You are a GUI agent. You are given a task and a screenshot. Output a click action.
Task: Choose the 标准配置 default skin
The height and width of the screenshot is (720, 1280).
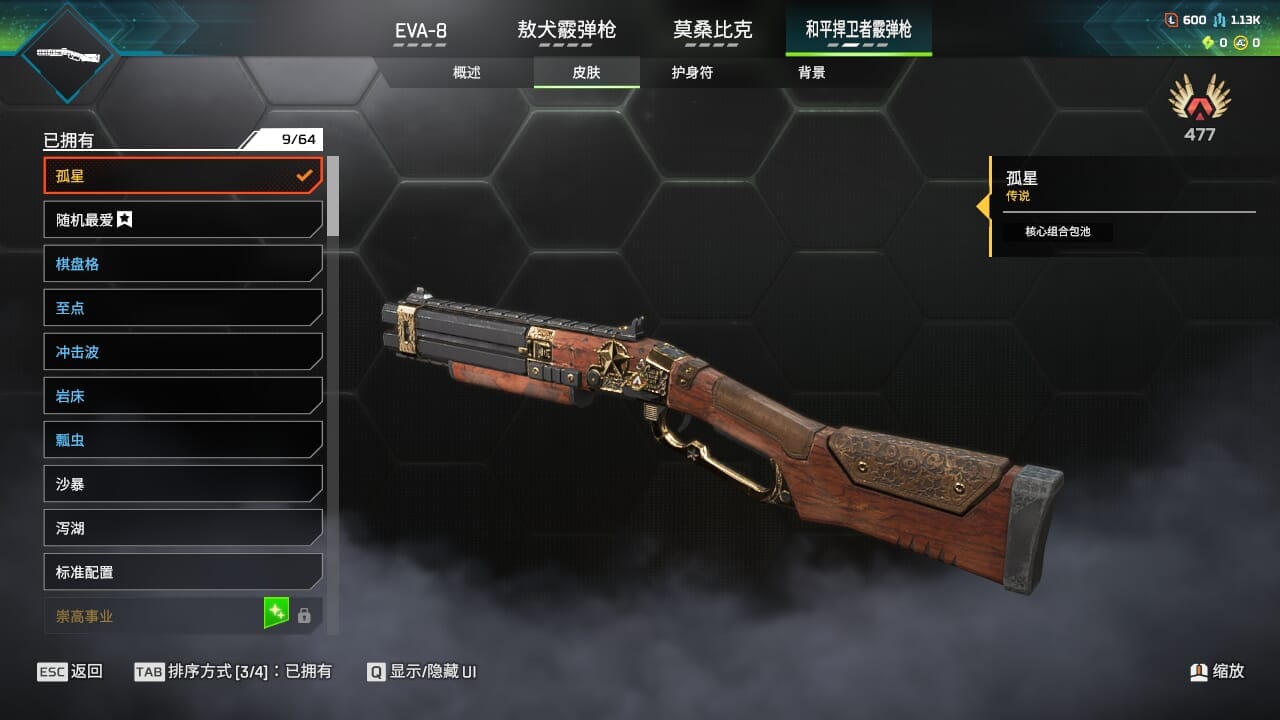[183, 572]
